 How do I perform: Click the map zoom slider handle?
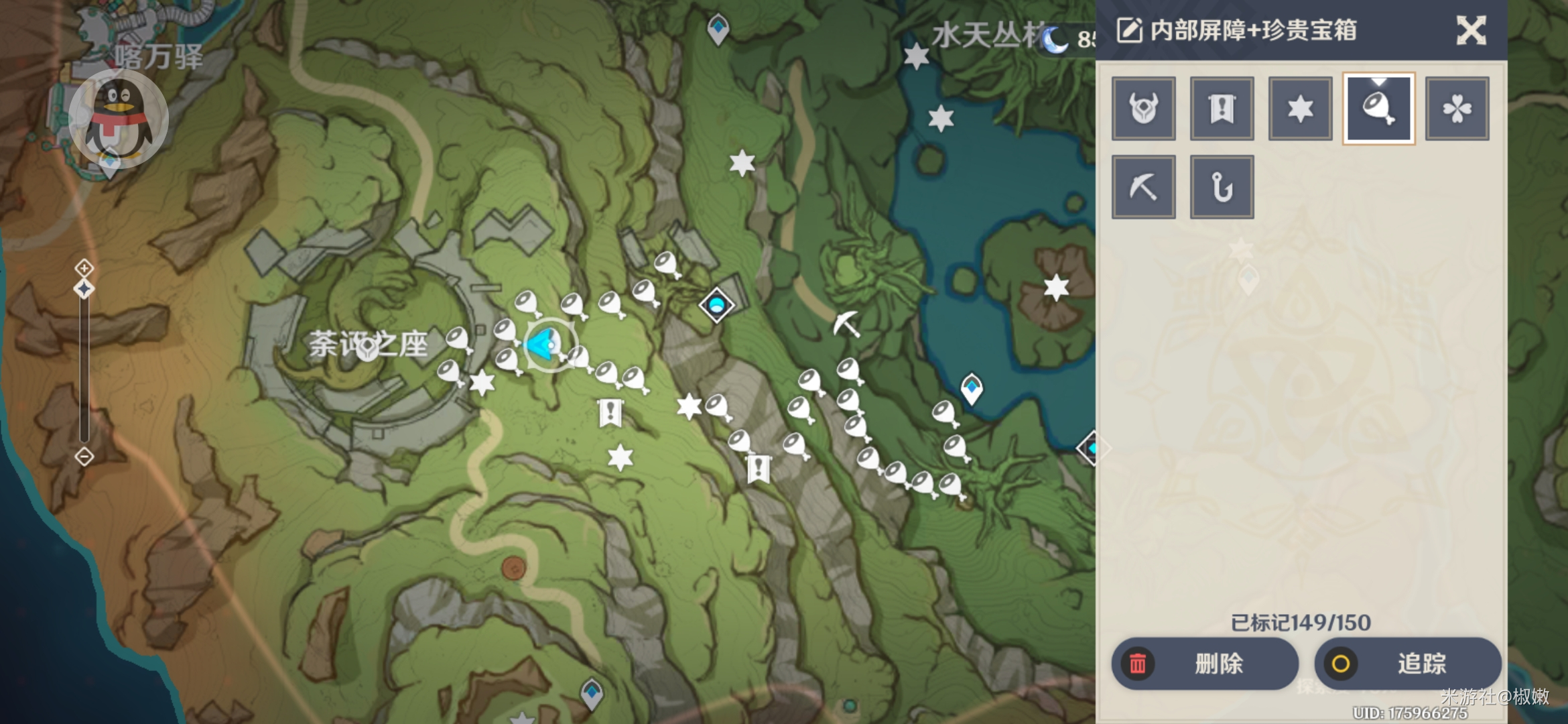(84, 290)
